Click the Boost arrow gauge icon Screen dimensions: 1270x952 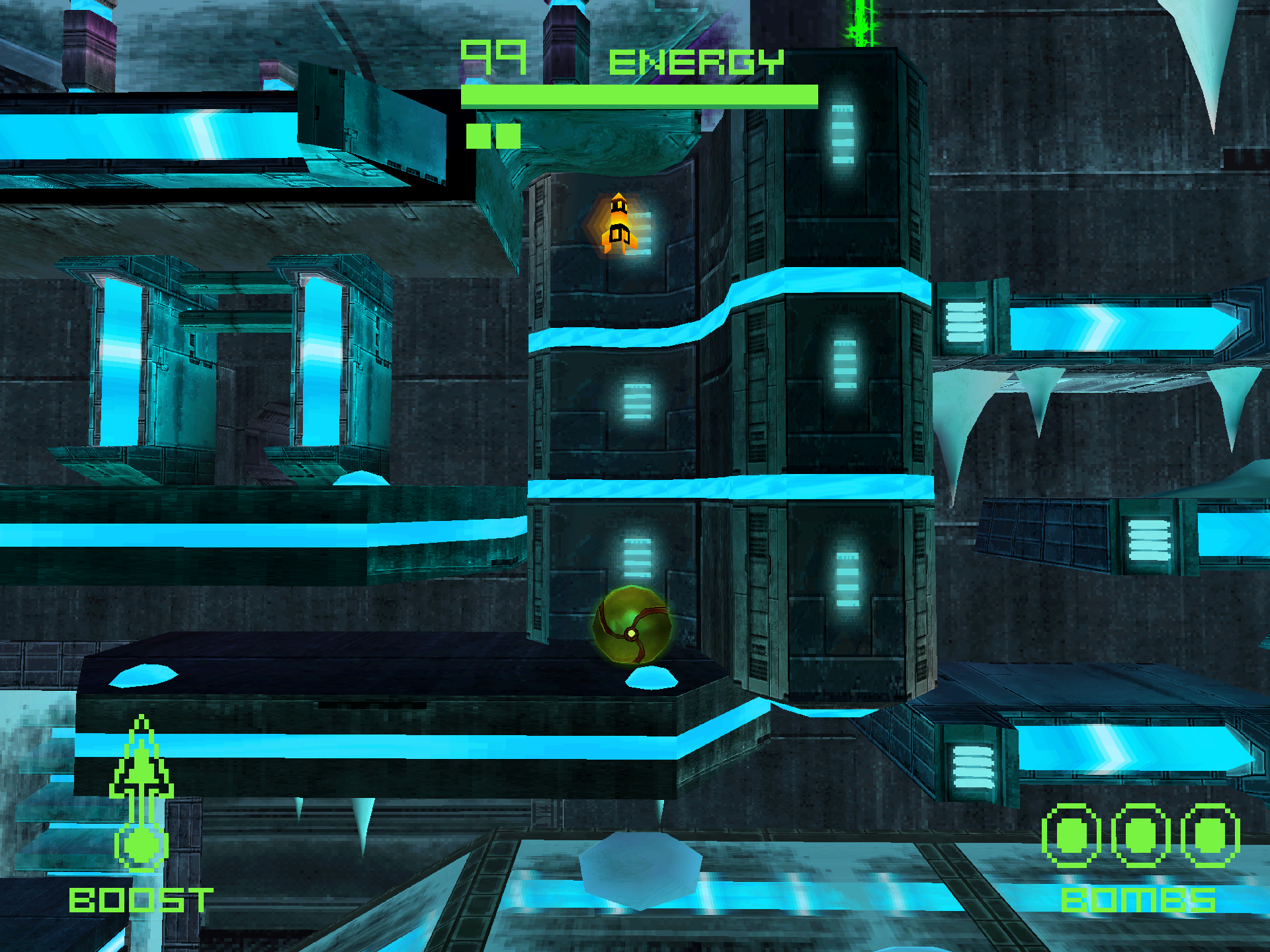[x=141, y=793]
